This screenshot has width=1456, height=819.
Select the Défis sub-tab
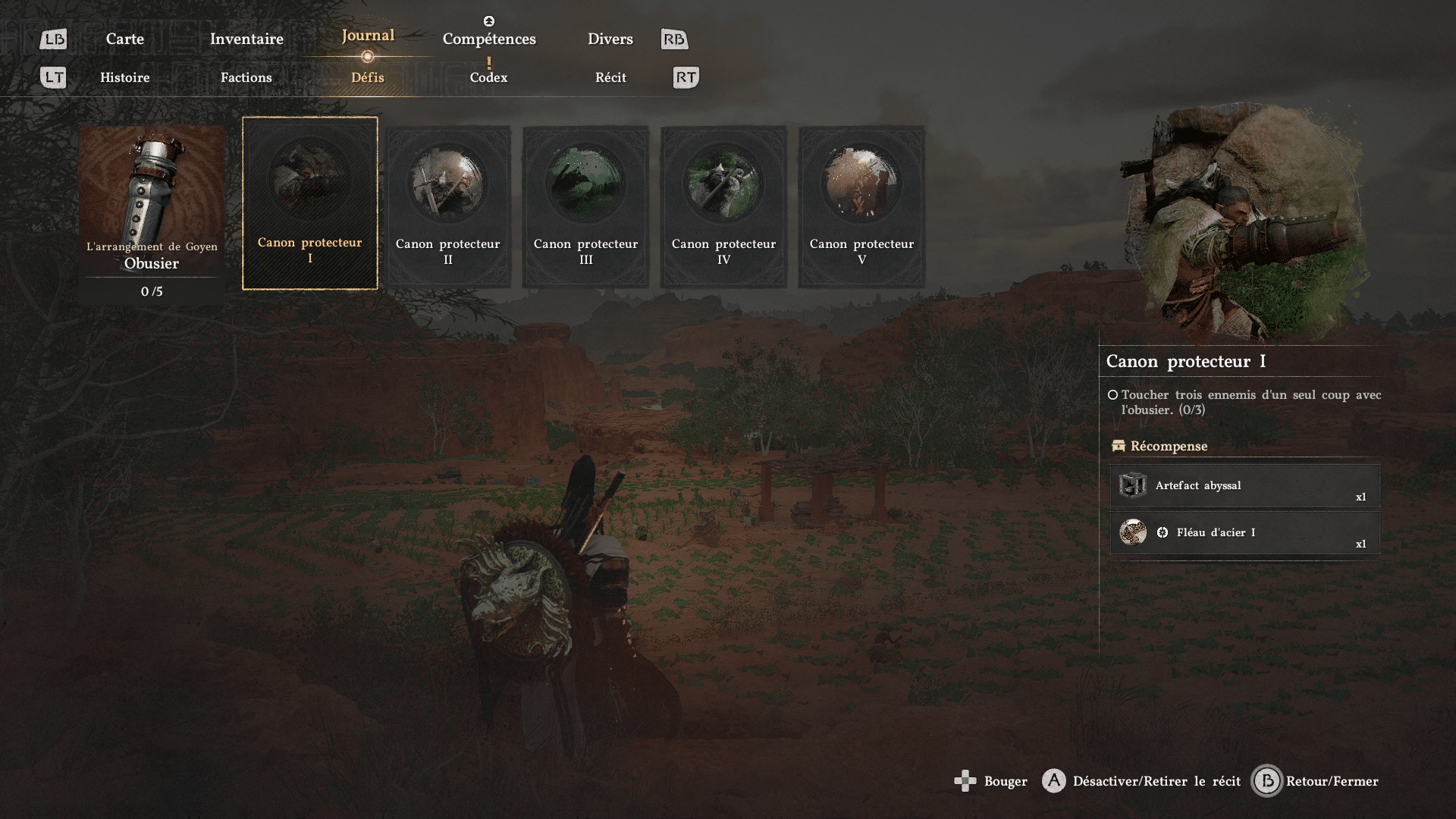tap(368, 77)
